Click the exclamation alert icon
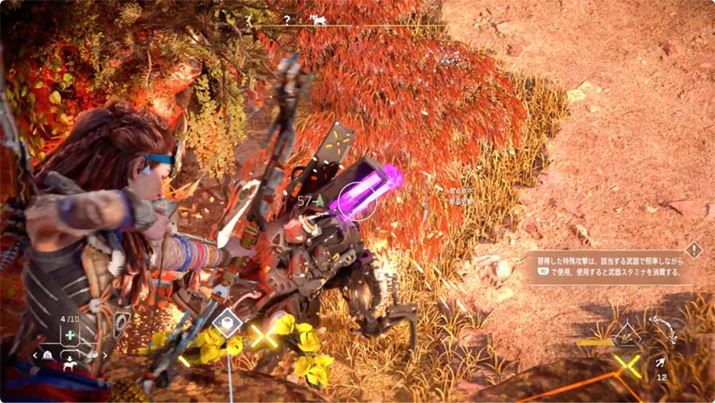 point(693,250)
